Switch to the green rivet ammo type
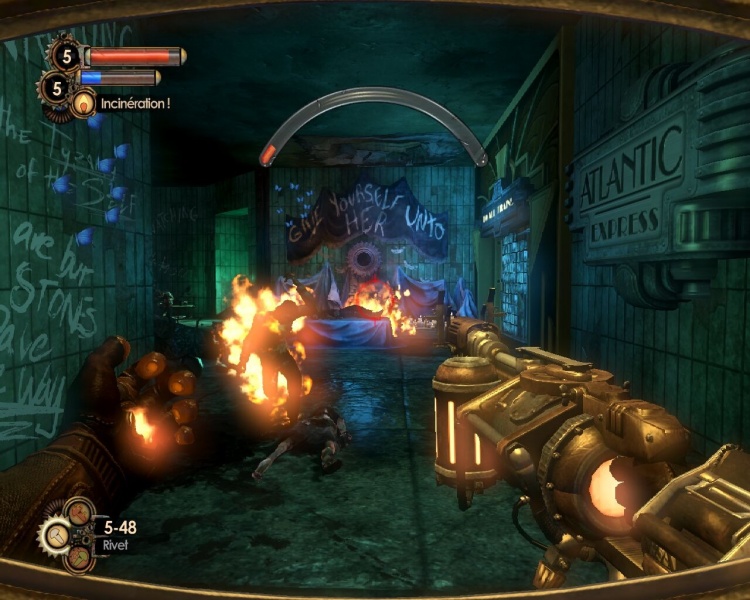750x600 pixels. coord(80,558)
